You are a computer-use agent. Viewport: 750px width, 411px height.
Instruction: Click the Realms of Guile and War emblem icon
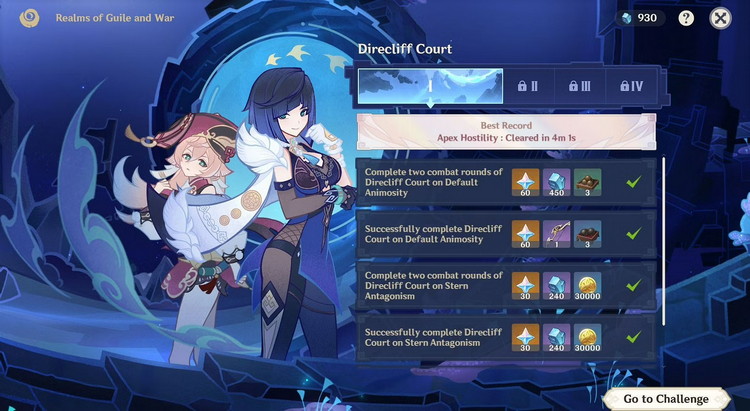click(x=27, y=18)
